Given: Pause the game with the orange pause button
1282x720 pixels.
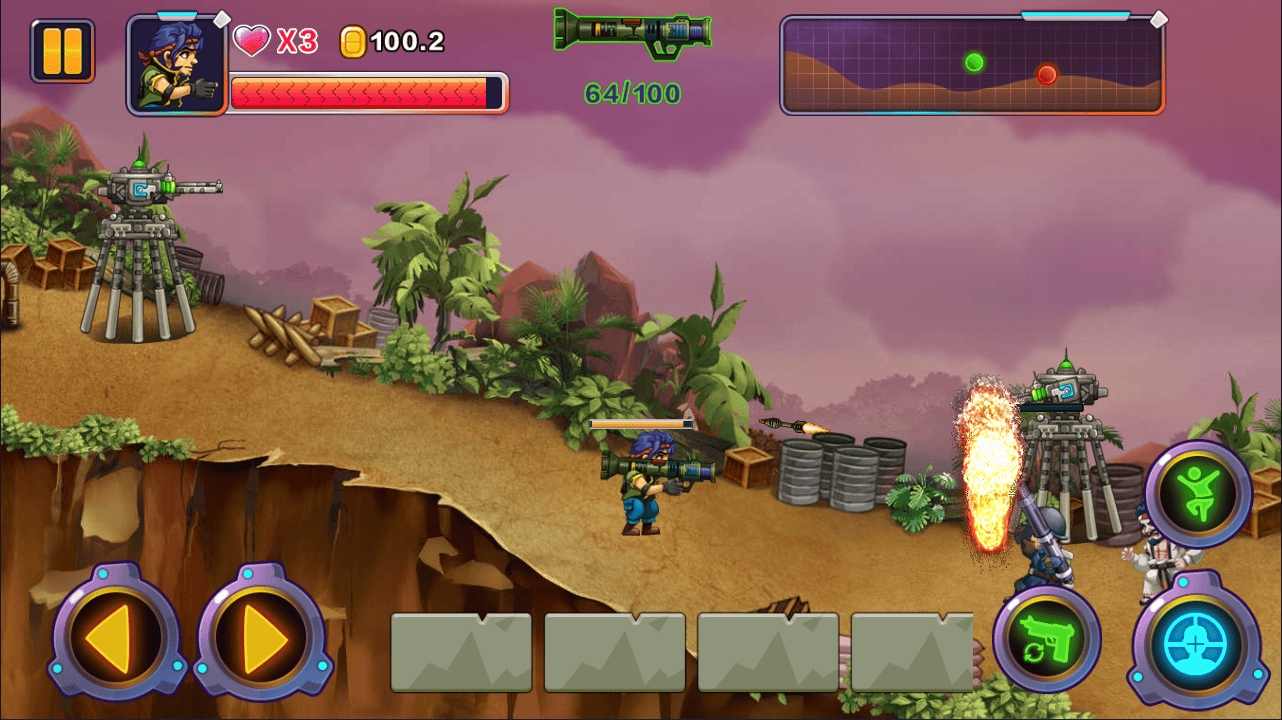Looking at the screenshot, I should tap(63, 51).
